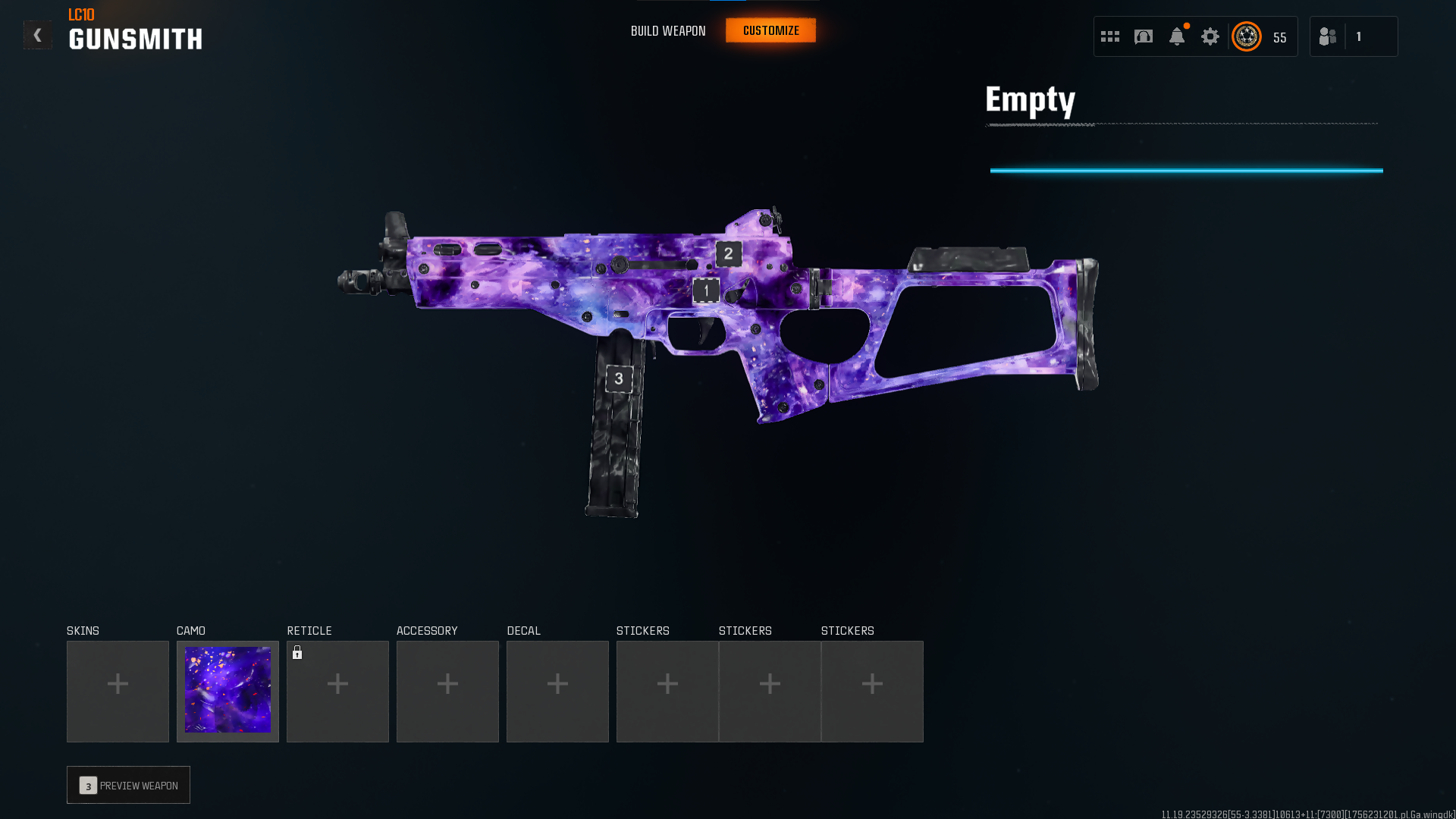Switch to the Build Weapon tab
The height and width of the screenshot is (819, 1456).
(668, 31)
